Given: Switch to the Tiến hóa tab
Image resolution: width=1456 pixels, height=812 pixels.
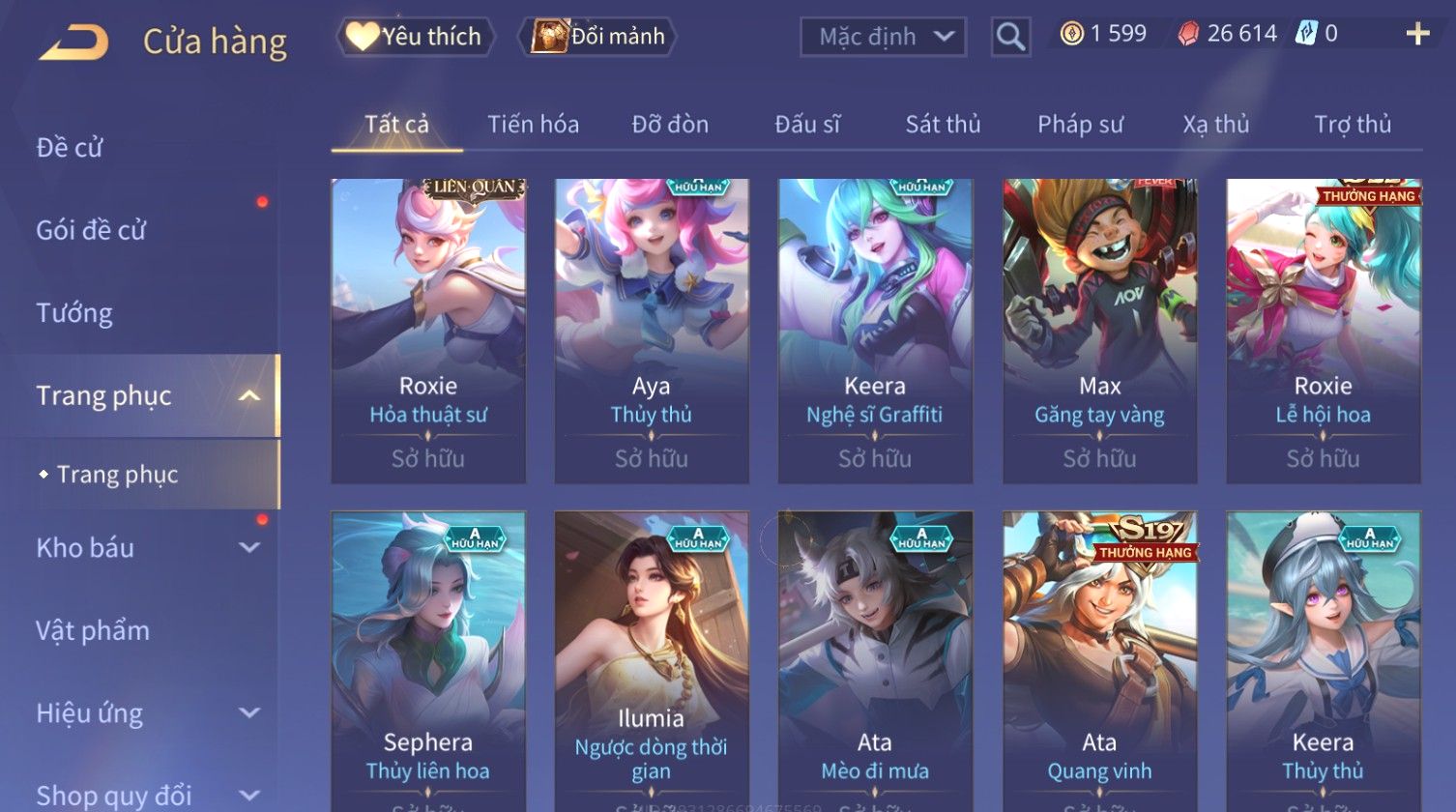Looking at the screenshot, I should pyautogui.click(x=533, y=125).
